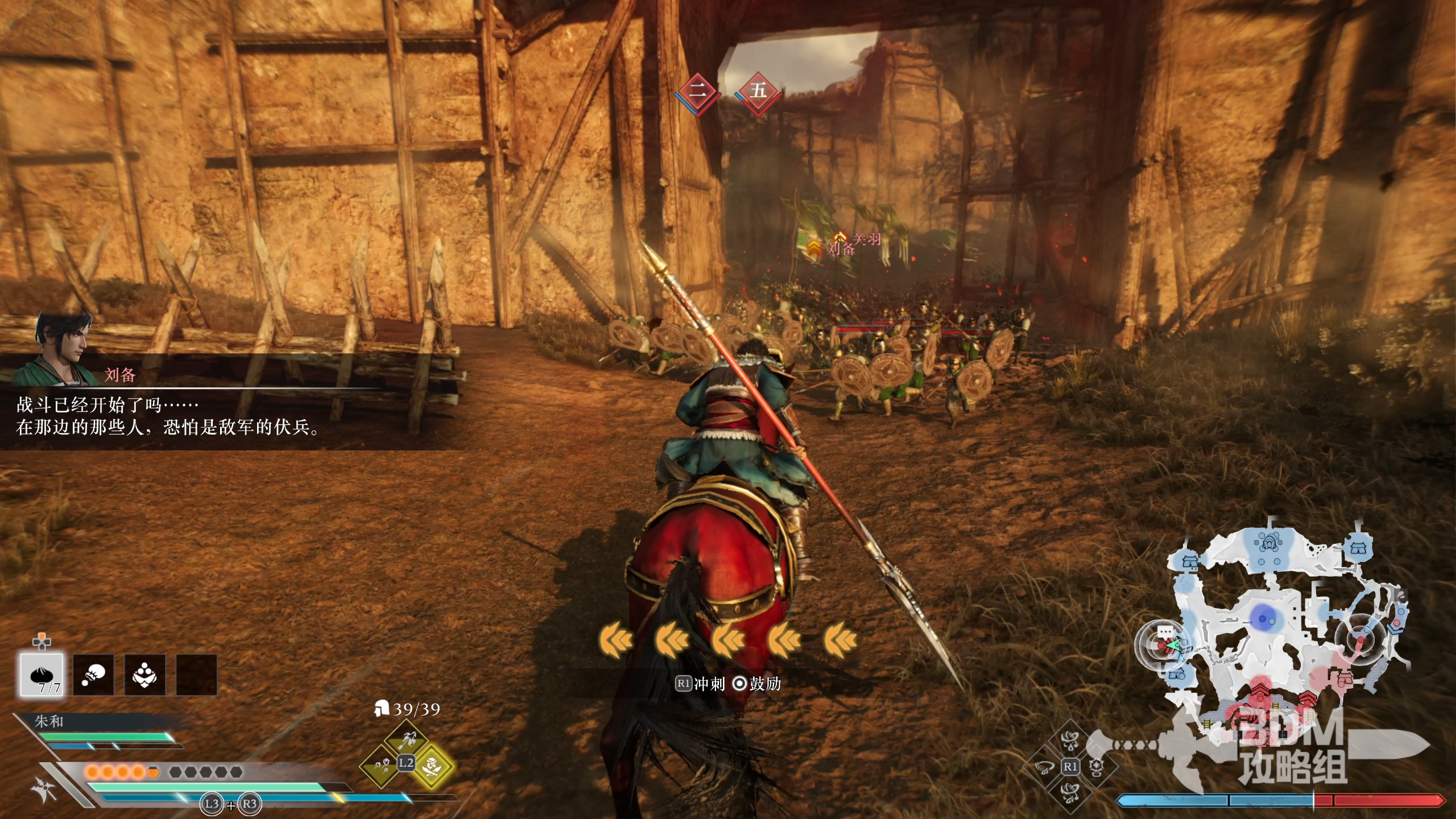The image size is (1456, 819).
Task: Activate the top battle art diamond
Action: pos(1070,741)
